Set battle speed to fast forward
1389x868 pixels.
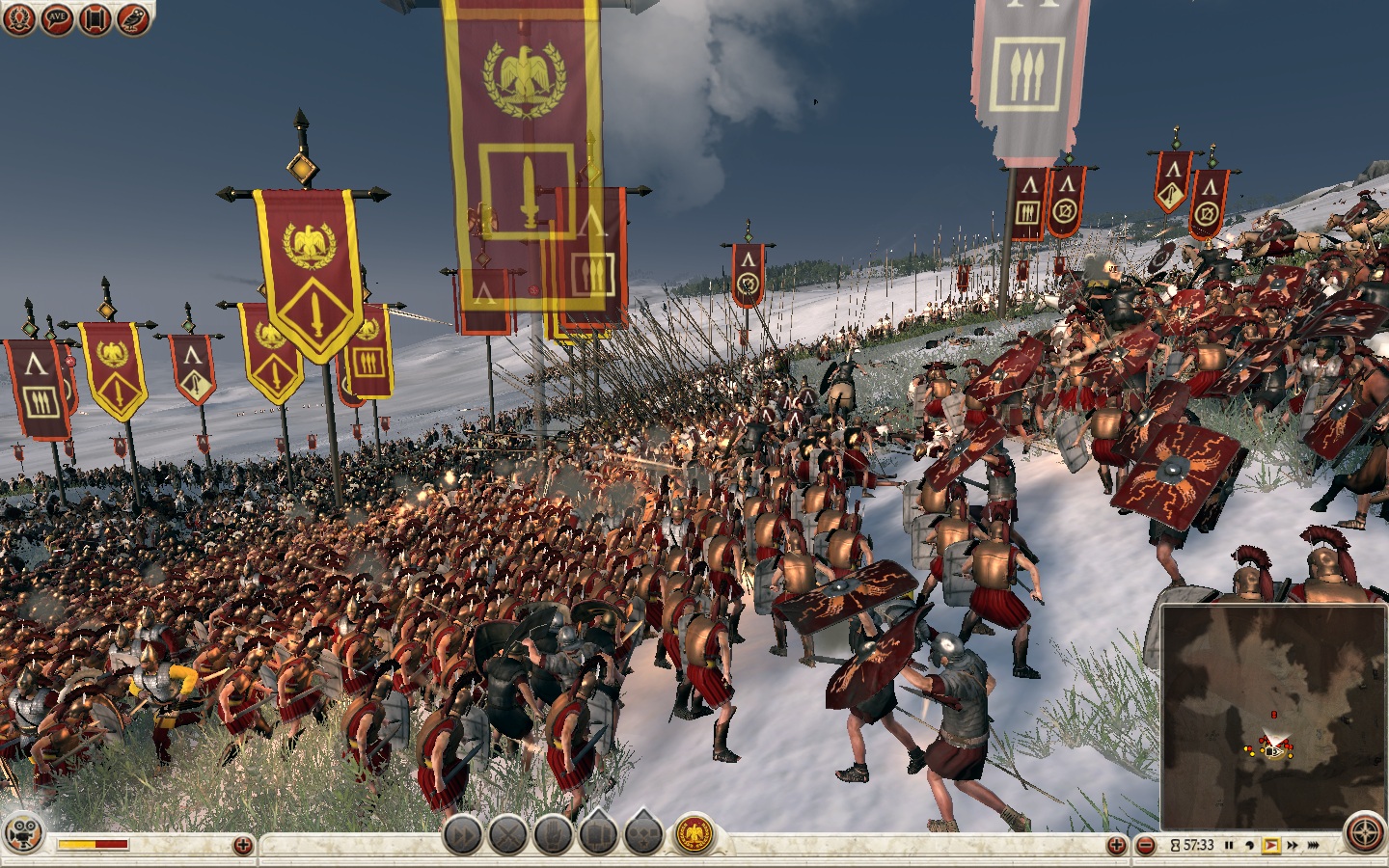point(1293,846)
